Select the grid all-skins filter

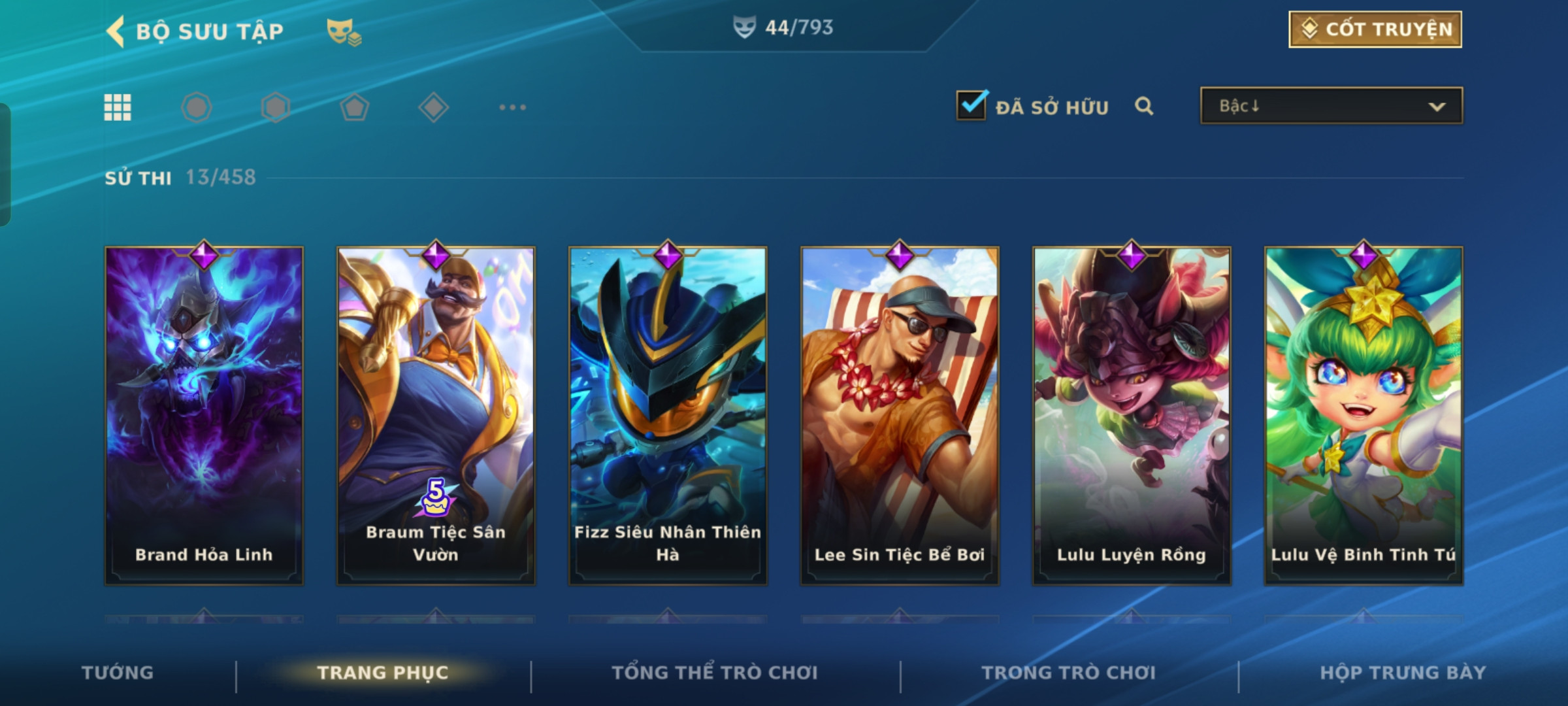point(118,107)
